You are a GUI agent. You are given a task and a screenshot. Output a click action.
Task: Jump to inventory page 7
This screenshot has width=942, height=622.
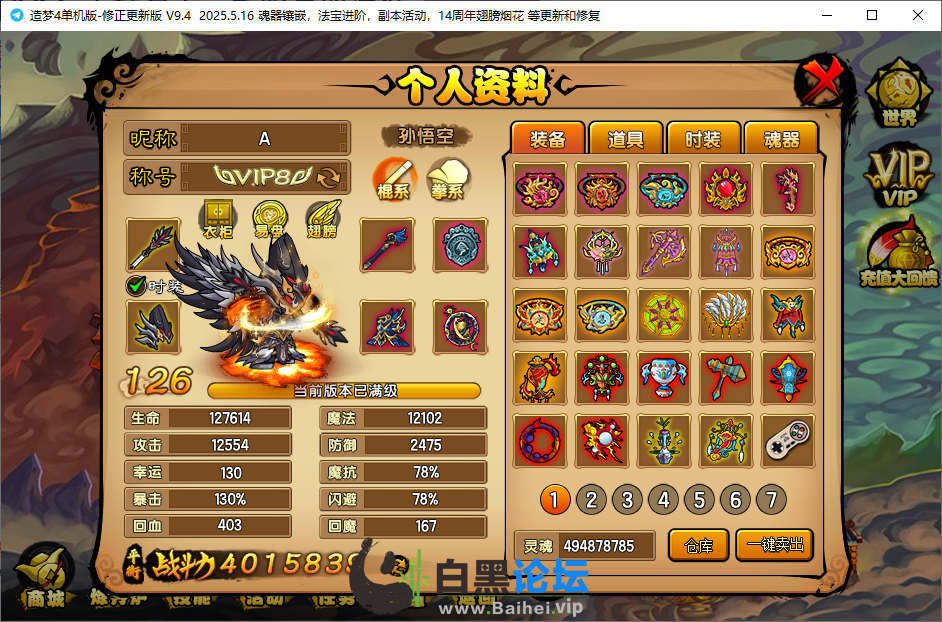[771, 500]
